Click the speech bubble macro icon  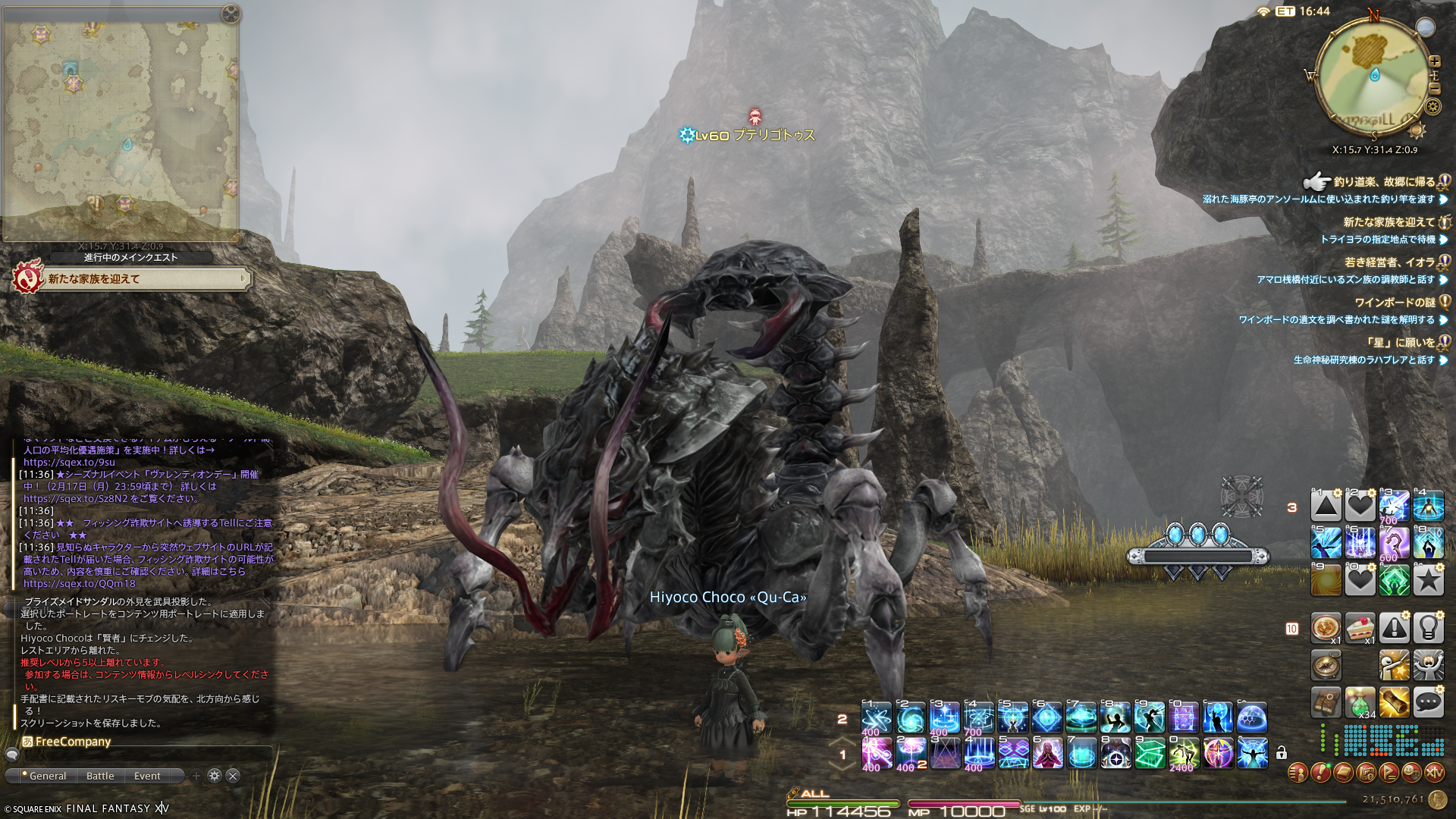[x=1428, y=702]
